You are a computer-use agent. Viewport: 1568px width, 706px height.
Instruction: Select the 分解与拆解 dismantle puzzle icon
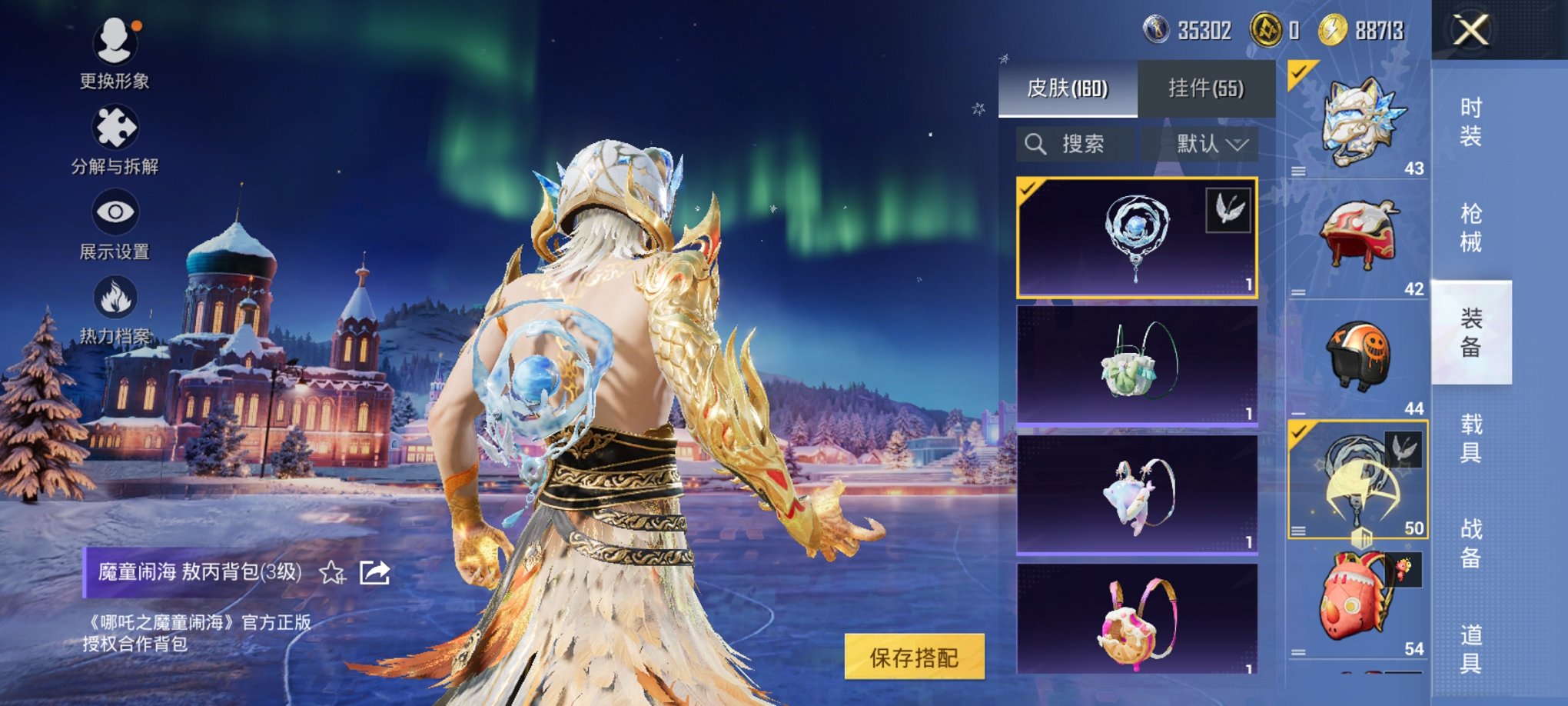[115, 127]
